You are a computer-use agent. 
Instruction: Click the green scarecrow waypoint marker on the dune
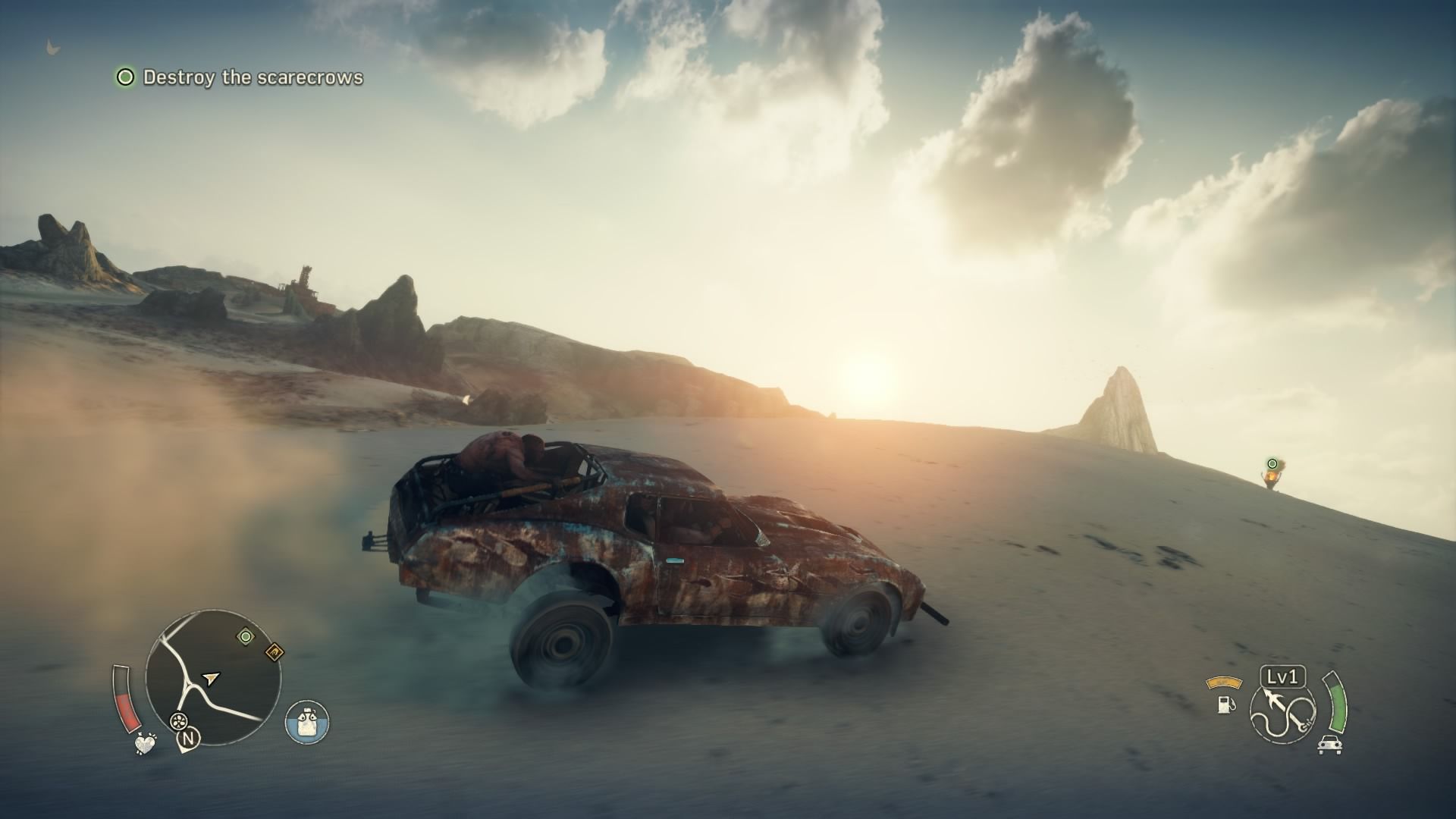point(1272,463)
